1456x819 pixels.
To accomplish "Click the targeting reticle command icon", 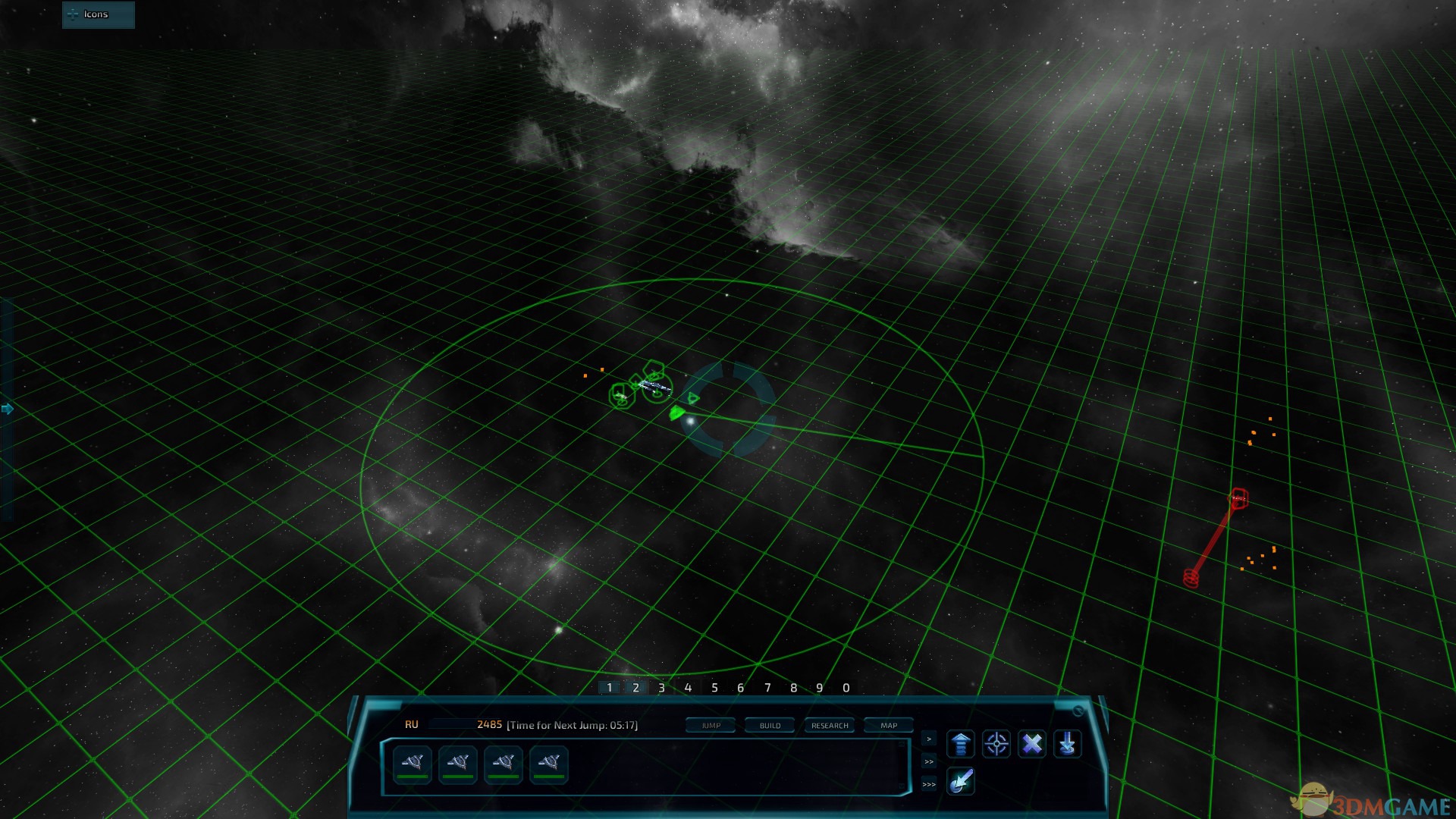I will coord(996,744).
